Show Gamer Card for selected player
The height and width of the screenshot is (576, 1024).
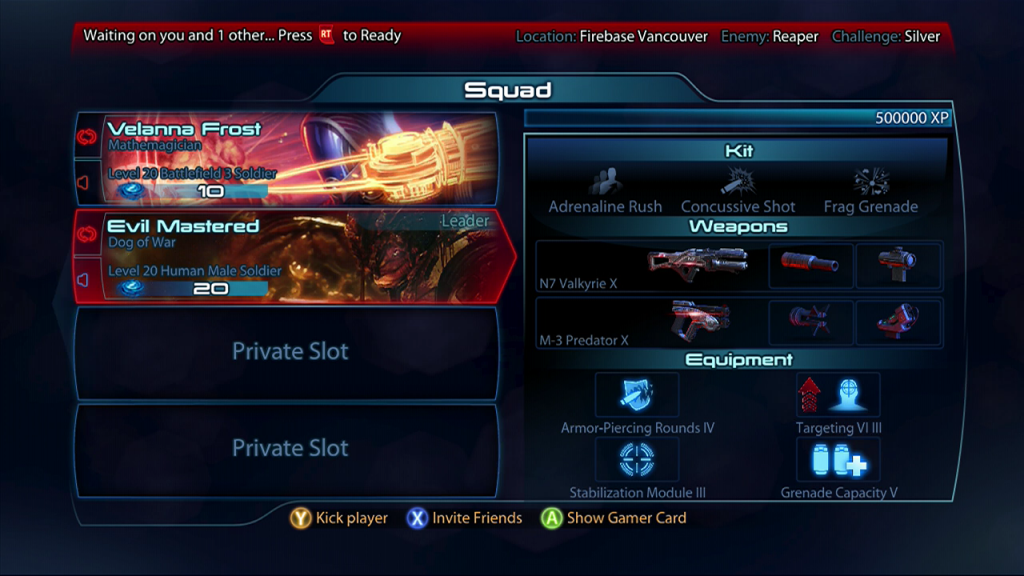click(x=614, y=518)
